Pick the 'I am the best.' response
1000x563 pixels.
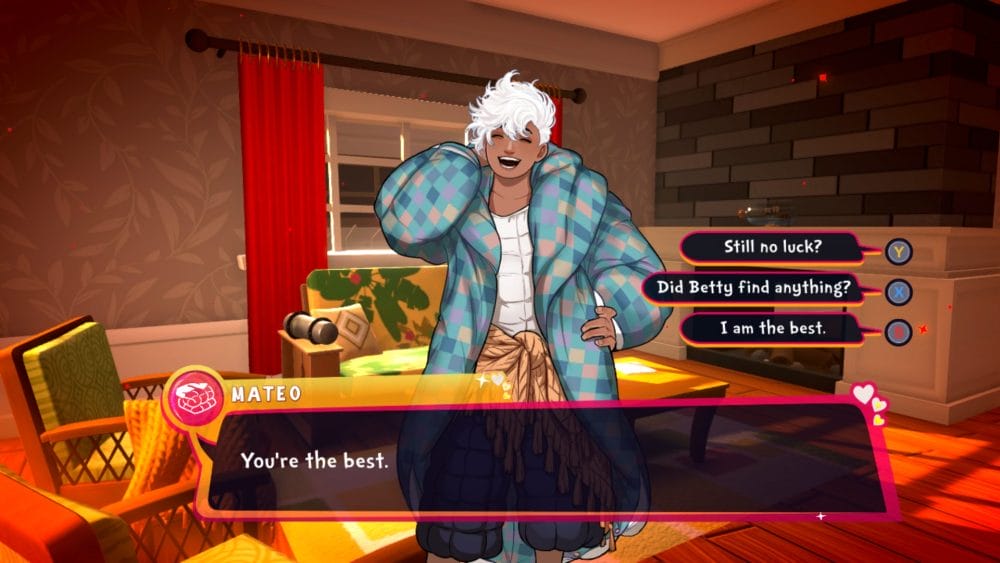pos(771,329)
